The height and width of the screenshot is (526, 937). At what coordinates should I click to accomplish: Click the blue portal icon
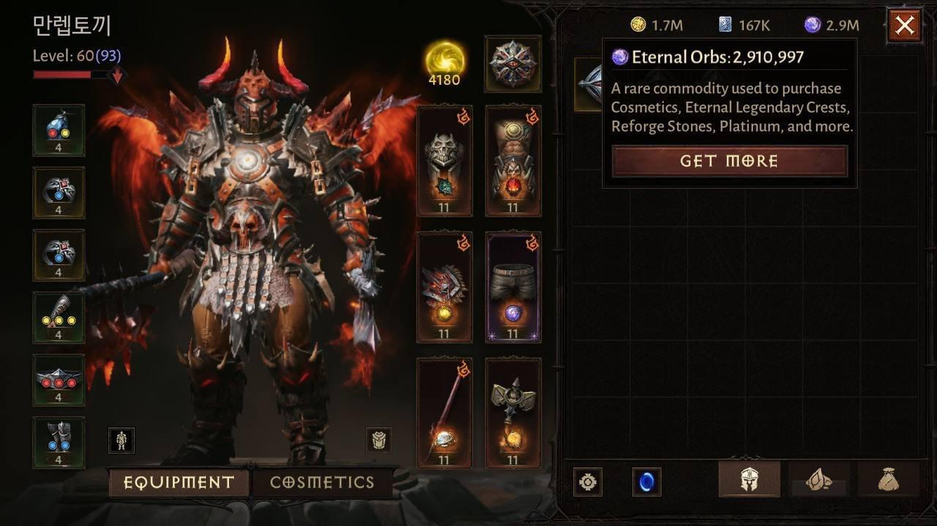[646, 482]
